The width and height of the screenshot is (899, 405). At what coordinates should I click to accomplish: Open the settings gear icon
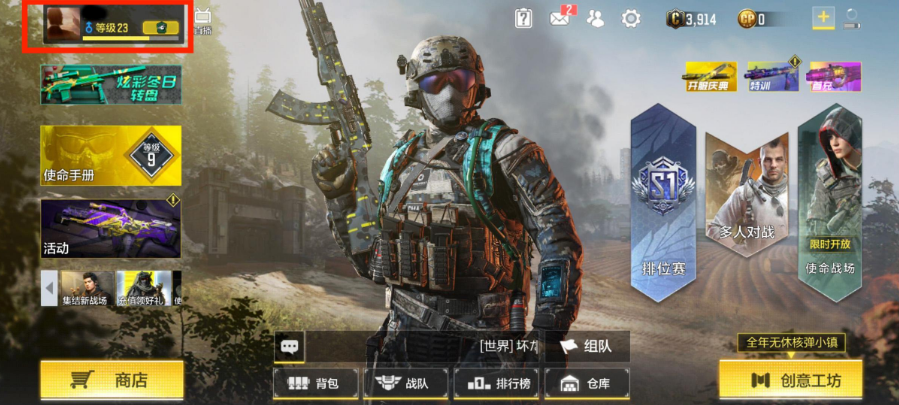(x=631, y=18)
